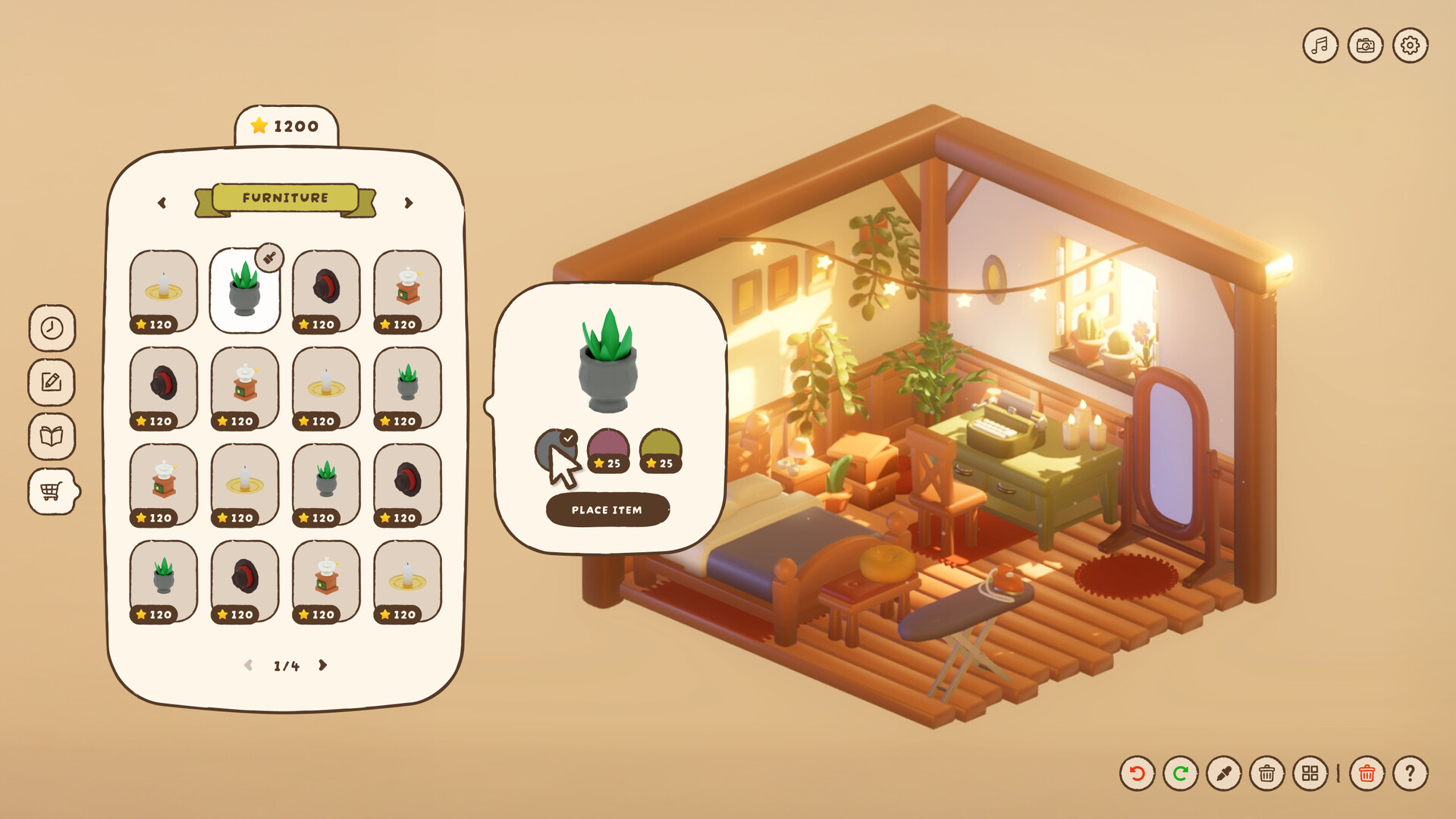Open the pencil edit tab

[52, 382]
